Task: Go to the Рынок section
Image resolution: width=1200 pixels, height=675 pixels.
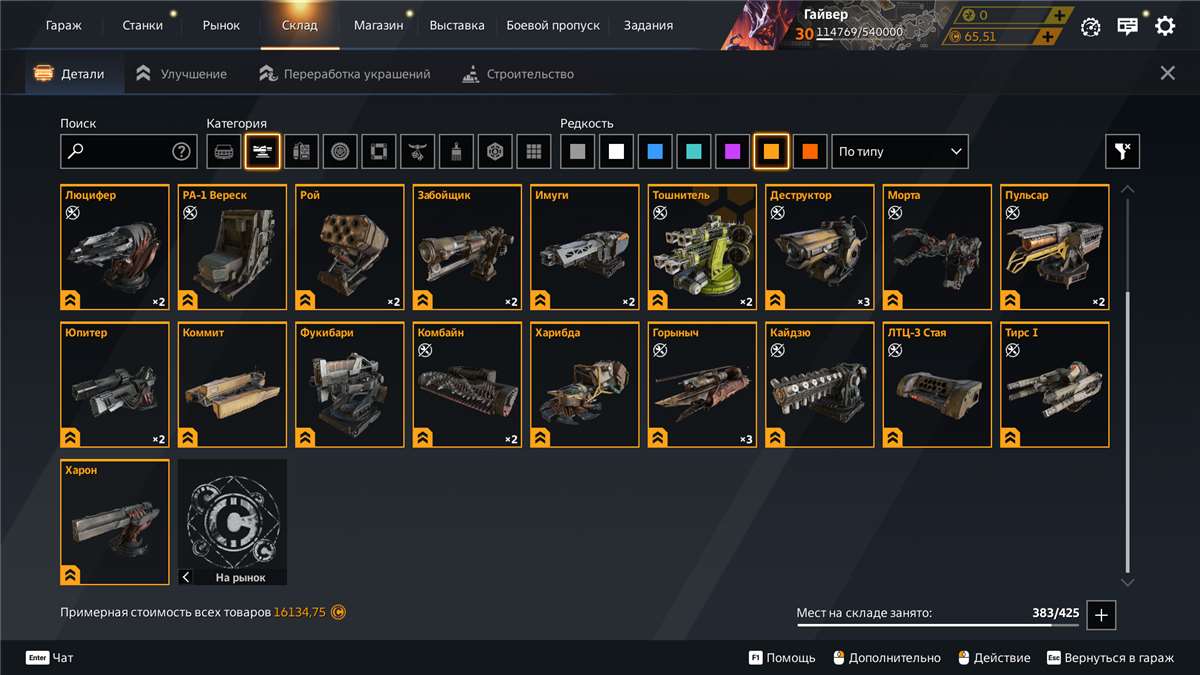Action: [x=221, y=25]
